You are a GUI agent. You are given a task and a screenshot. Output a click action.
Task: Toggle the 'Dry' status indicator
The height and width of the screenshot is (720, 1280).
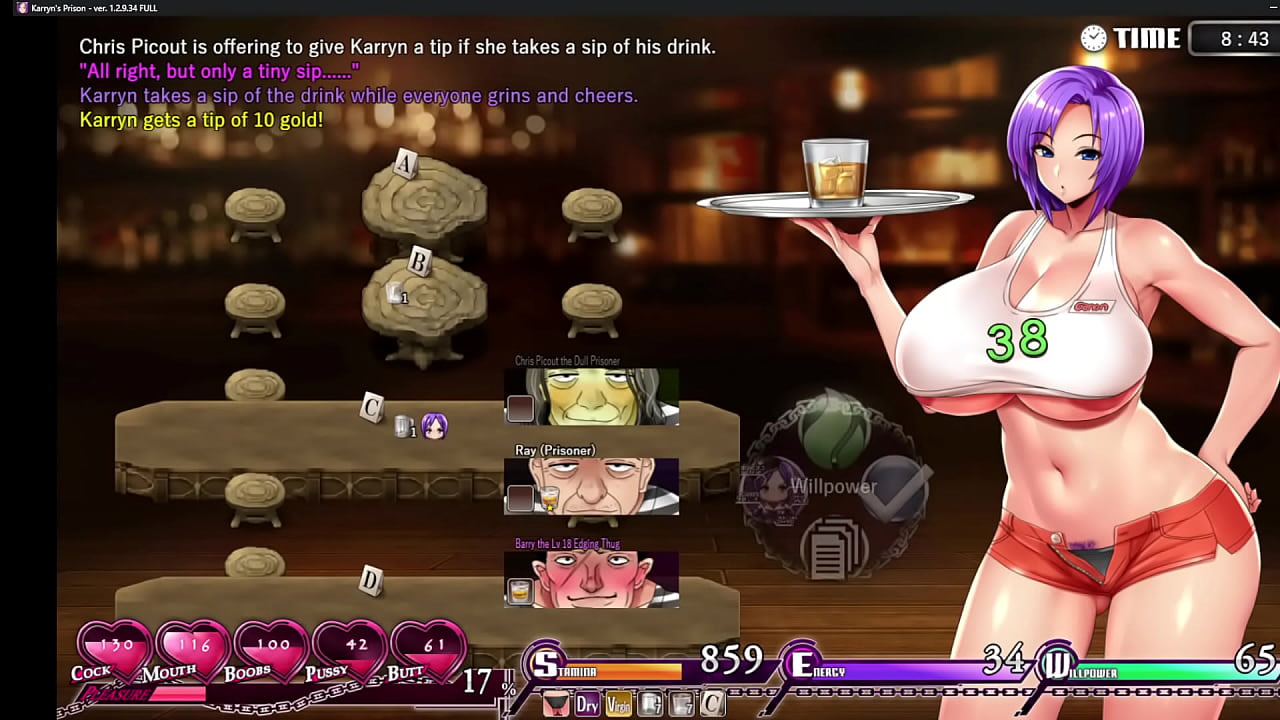(588, 702)
